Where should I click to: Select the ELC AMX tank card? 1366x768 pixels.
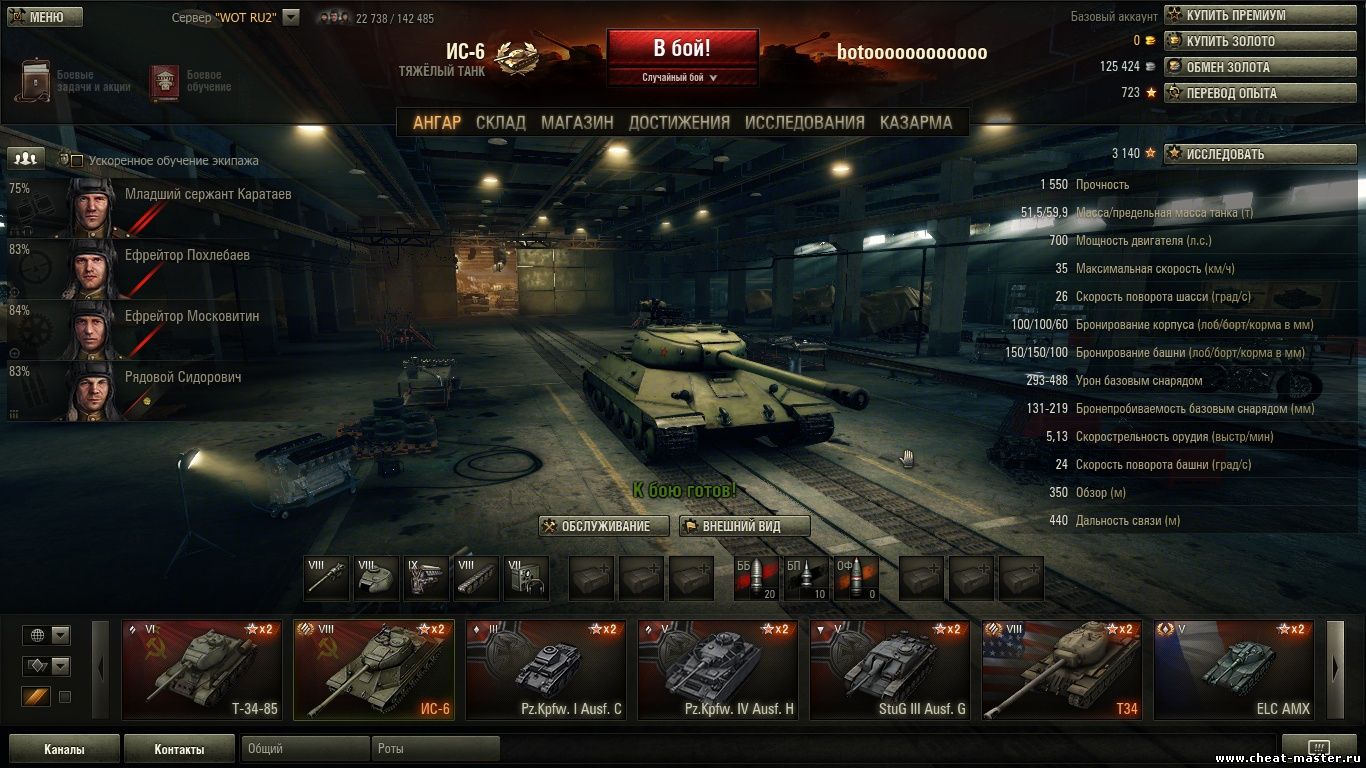[x=1234, y=669]
